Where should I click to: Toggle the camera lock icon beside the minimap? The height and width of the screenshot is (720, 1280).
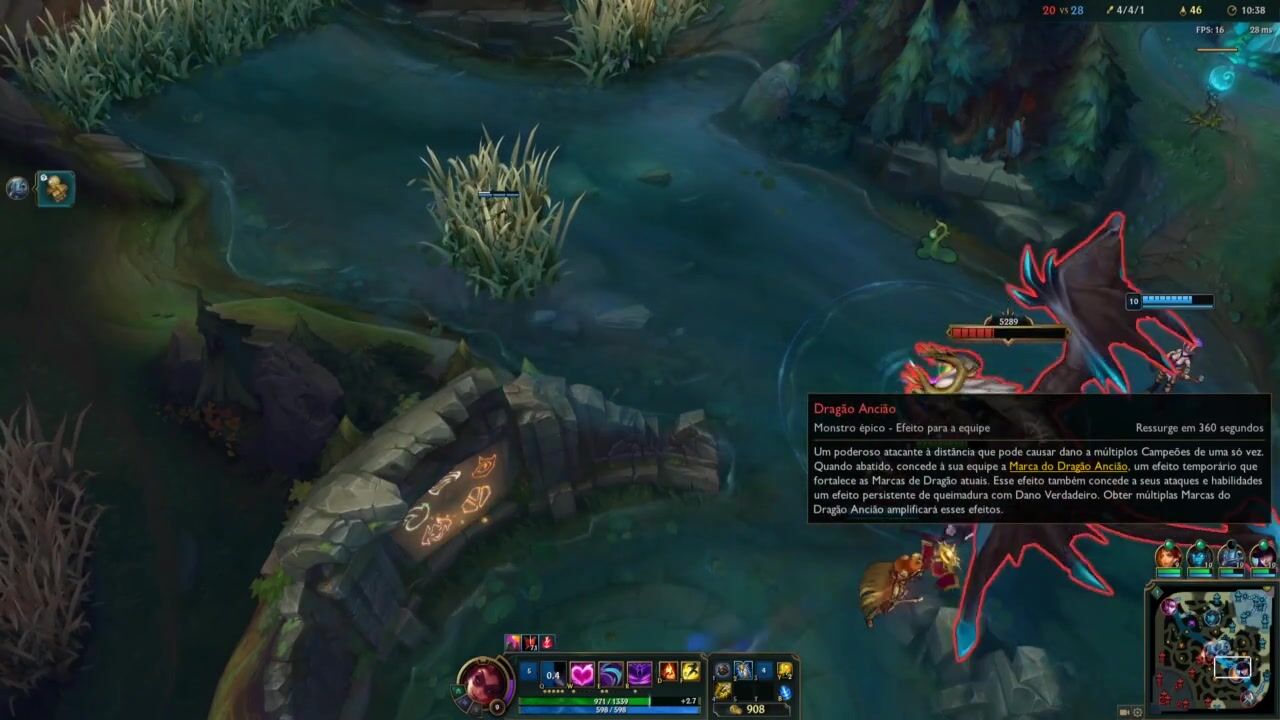click(x=1125, y=712)
